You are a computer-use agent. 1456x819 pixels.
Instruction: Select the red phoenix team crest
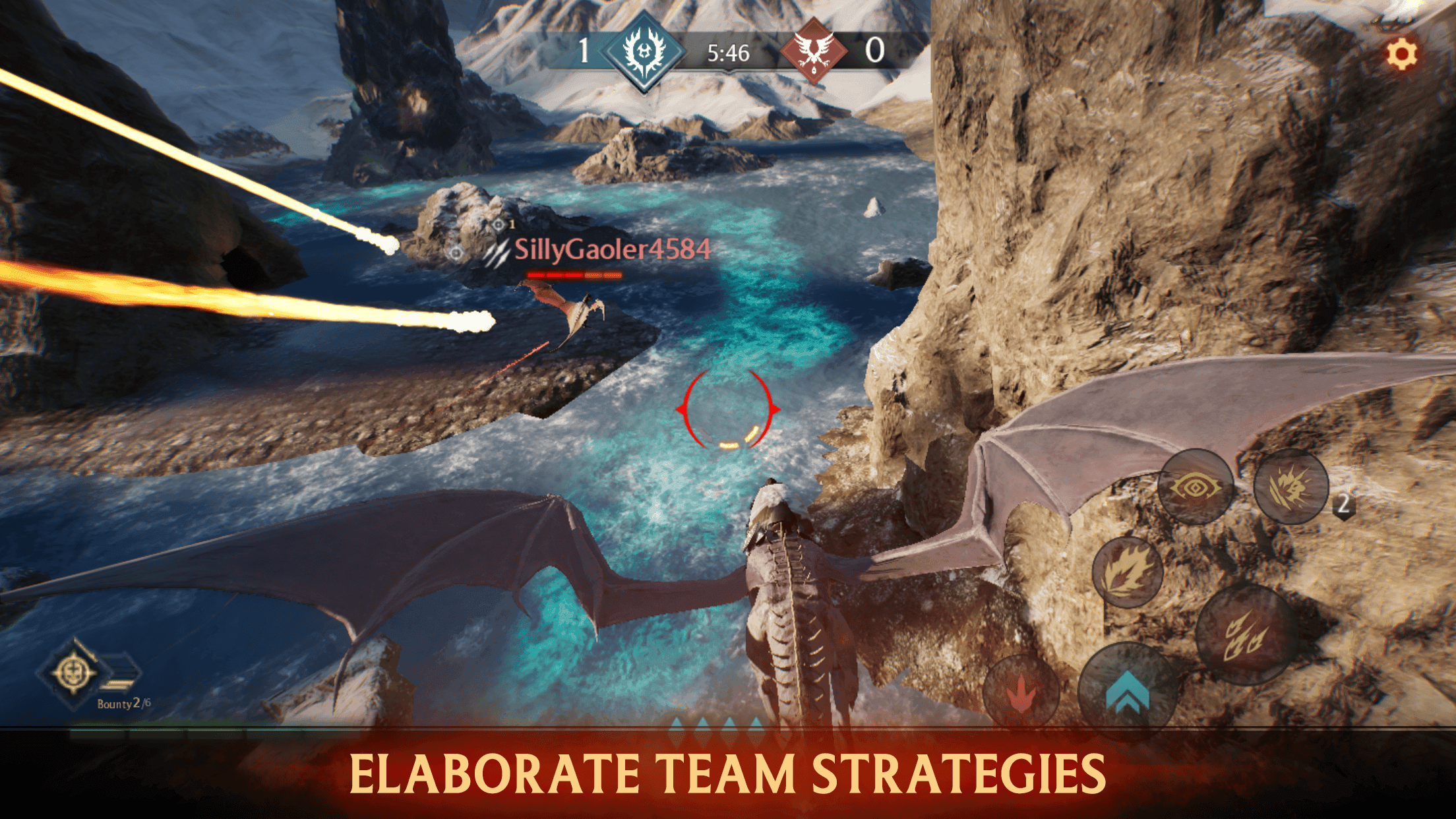(815, 51)
